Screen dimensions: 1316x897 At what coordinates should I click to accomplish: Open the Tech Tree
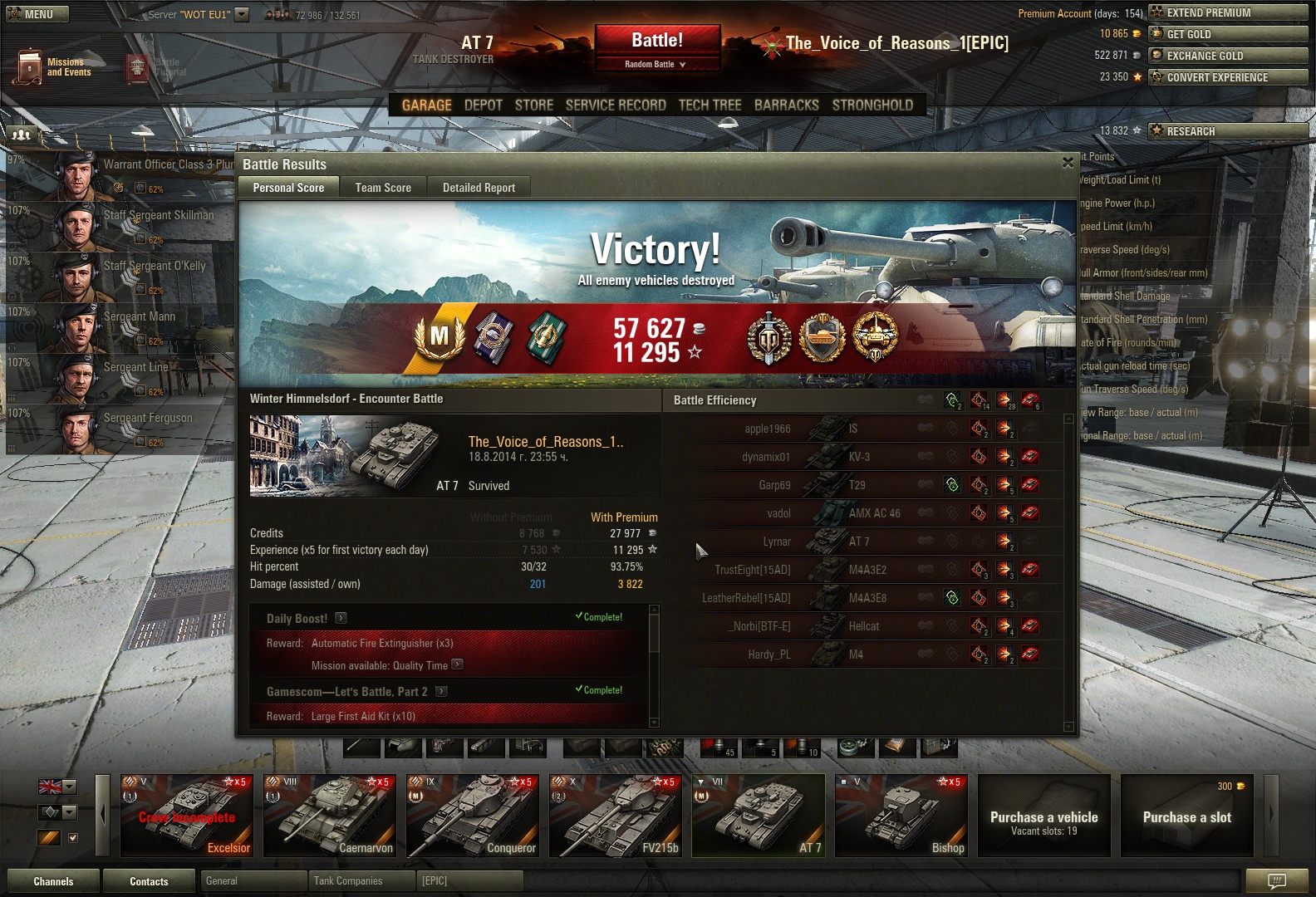[710, 105]
